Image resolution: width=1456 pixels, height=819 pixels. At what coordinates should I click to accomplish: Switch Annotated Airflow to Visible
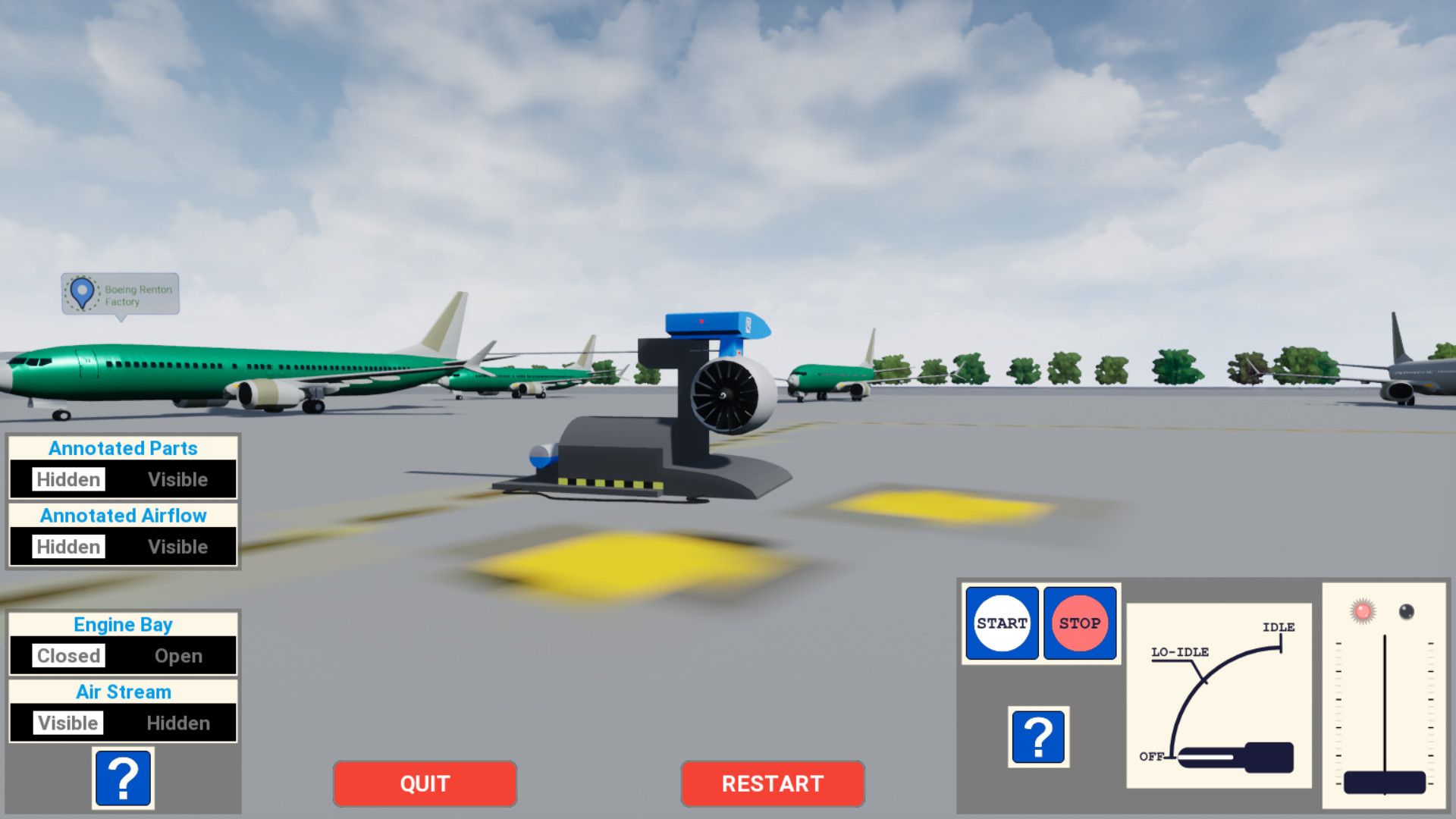[178, 546]
